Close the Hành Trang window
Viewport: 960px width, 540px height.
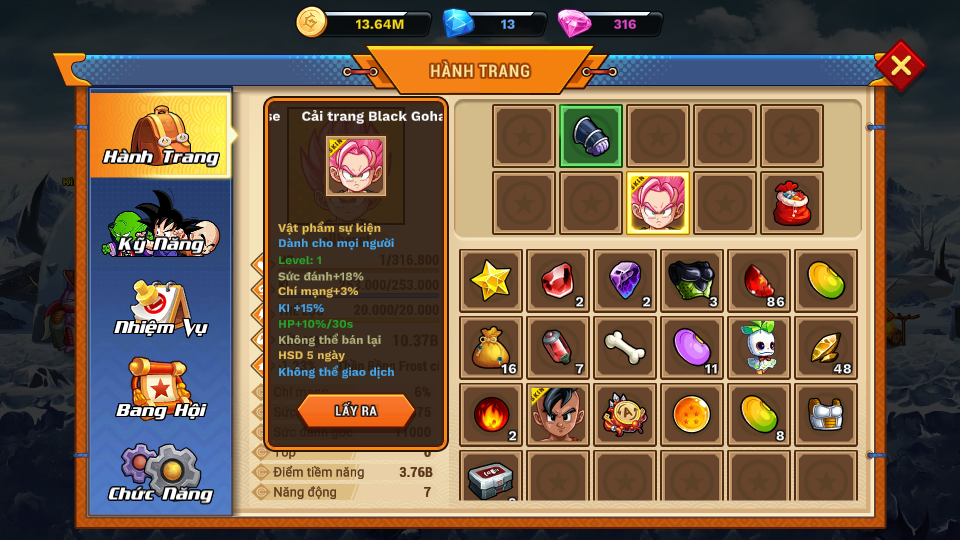900,66
